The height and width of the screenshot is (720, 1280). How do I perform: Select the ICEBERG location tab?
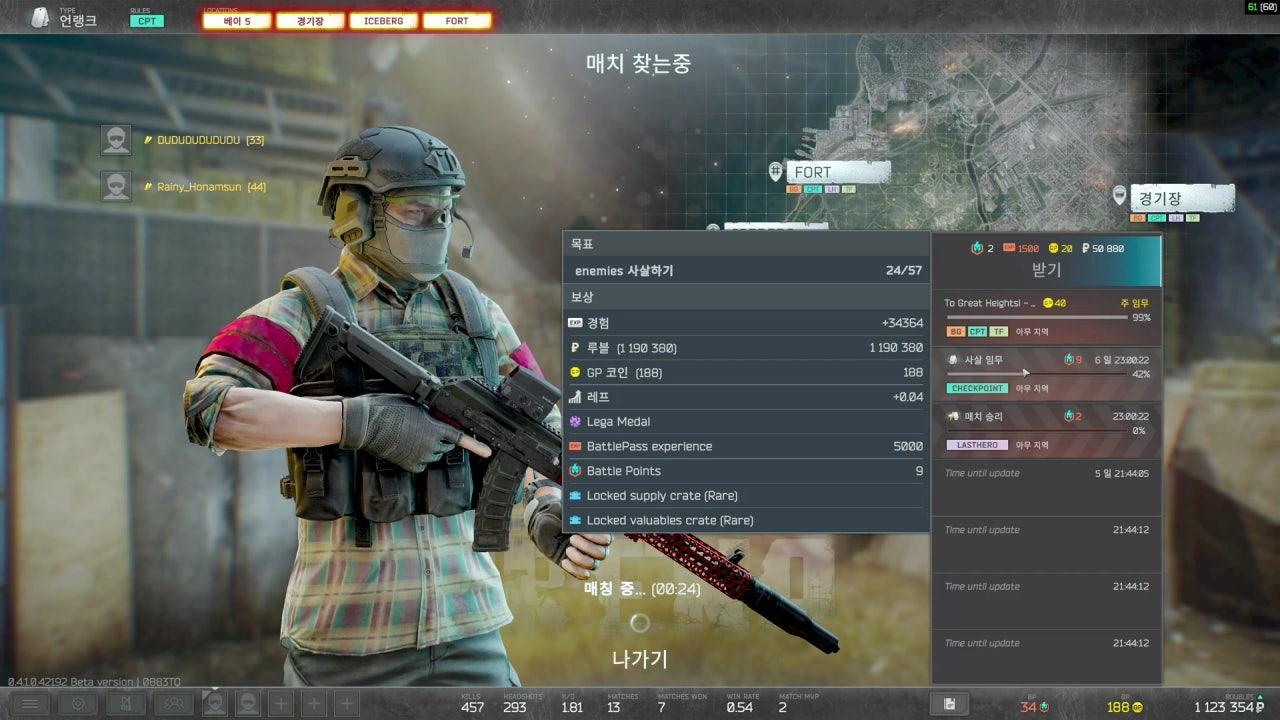382,20
